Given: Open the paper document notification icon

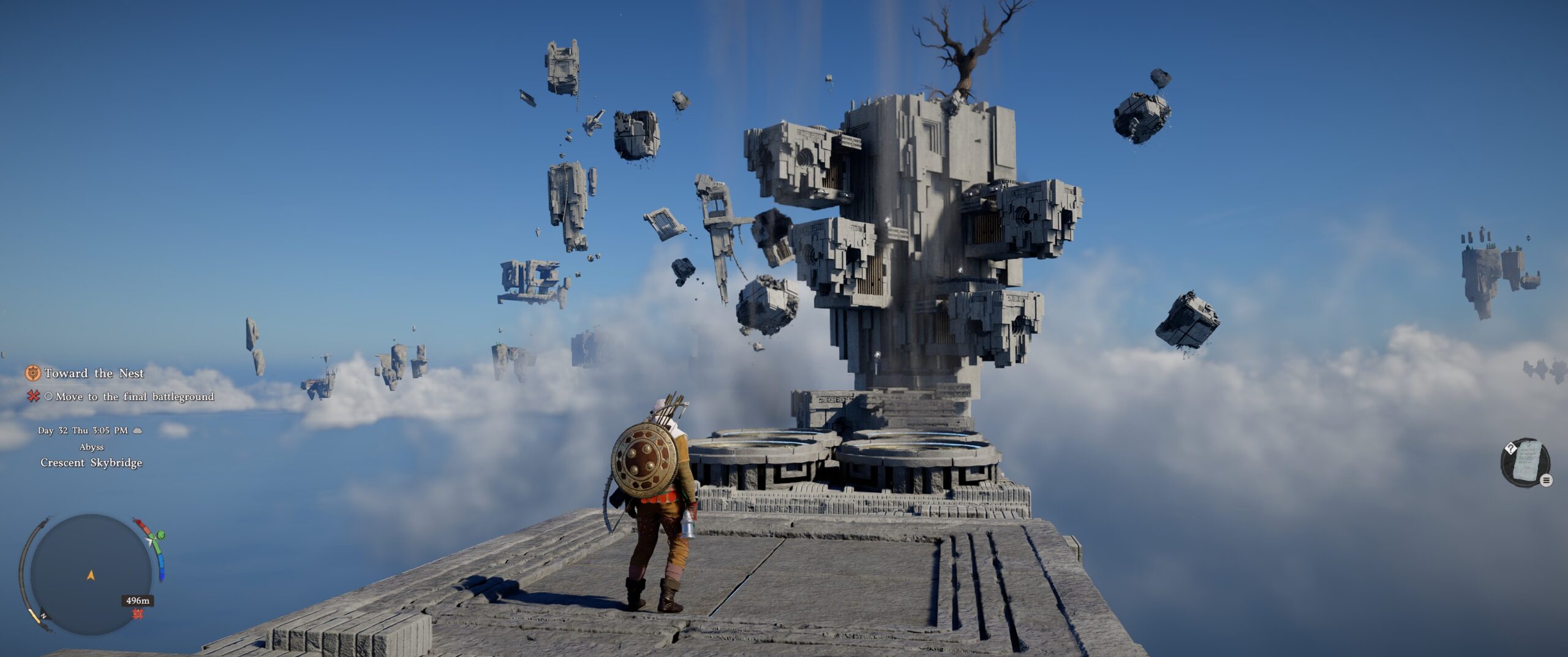Looking at the screenshot, I should pyautogui.click(x=1526, y=461).
